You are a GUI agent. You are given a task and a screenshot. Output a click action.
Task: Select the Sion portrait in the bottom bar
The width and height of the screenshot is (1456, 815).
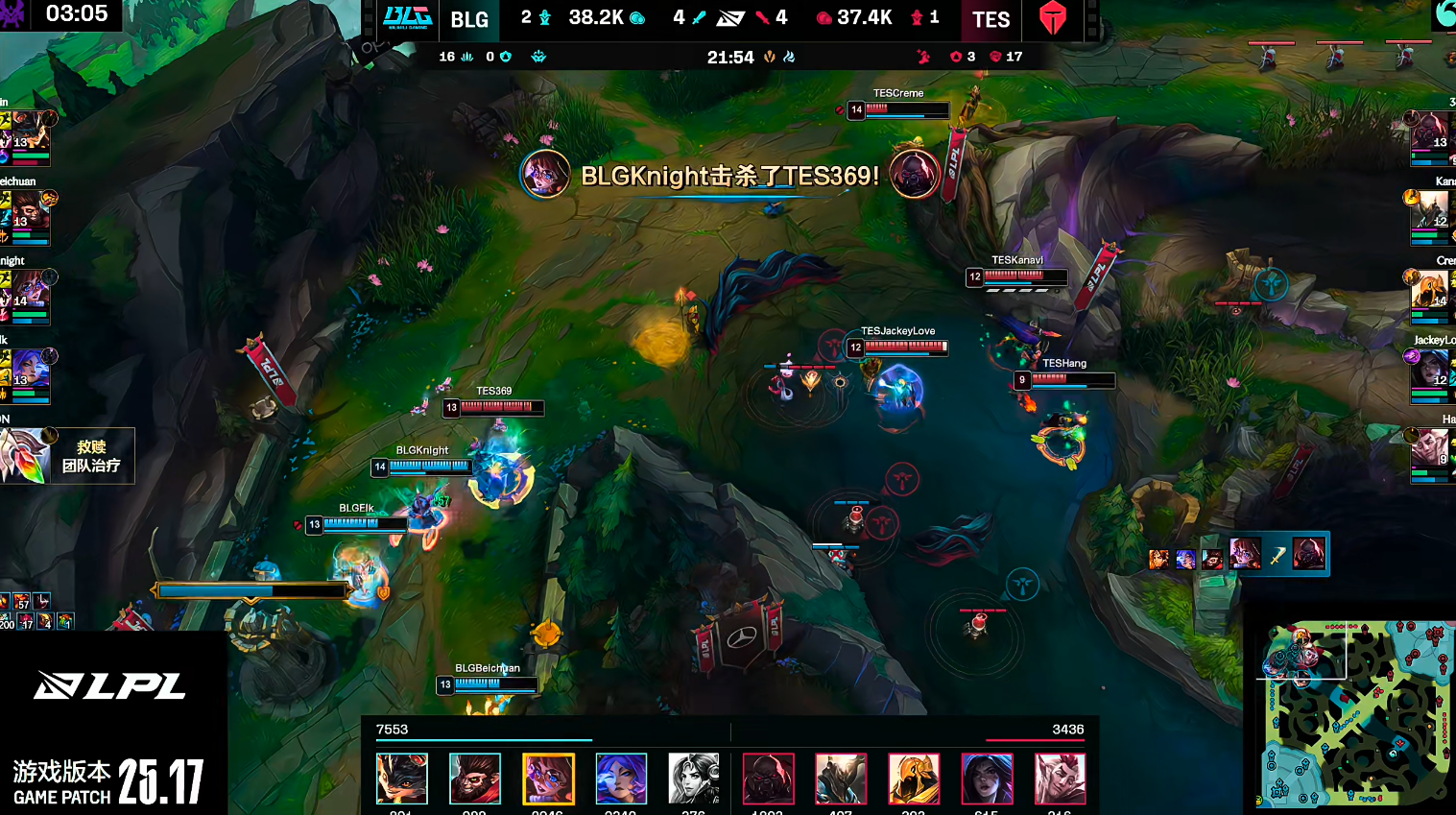(x=768, y=779)
